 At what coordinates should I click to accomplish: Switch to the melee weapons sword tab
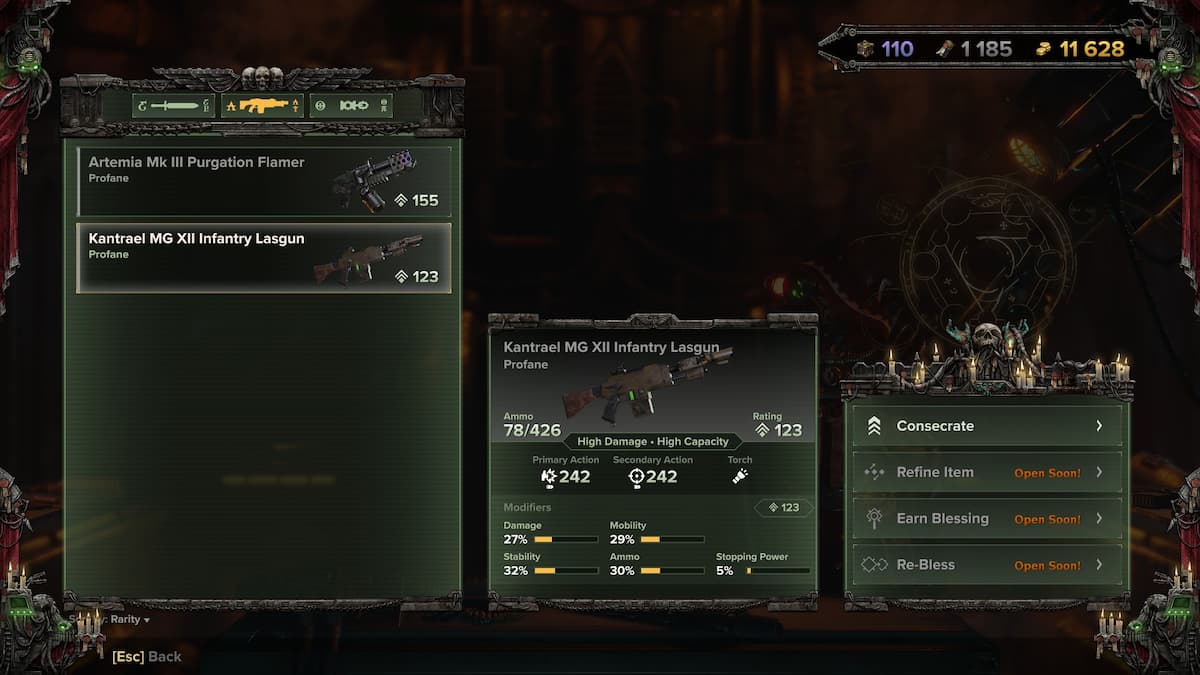(x=173, y=105)
